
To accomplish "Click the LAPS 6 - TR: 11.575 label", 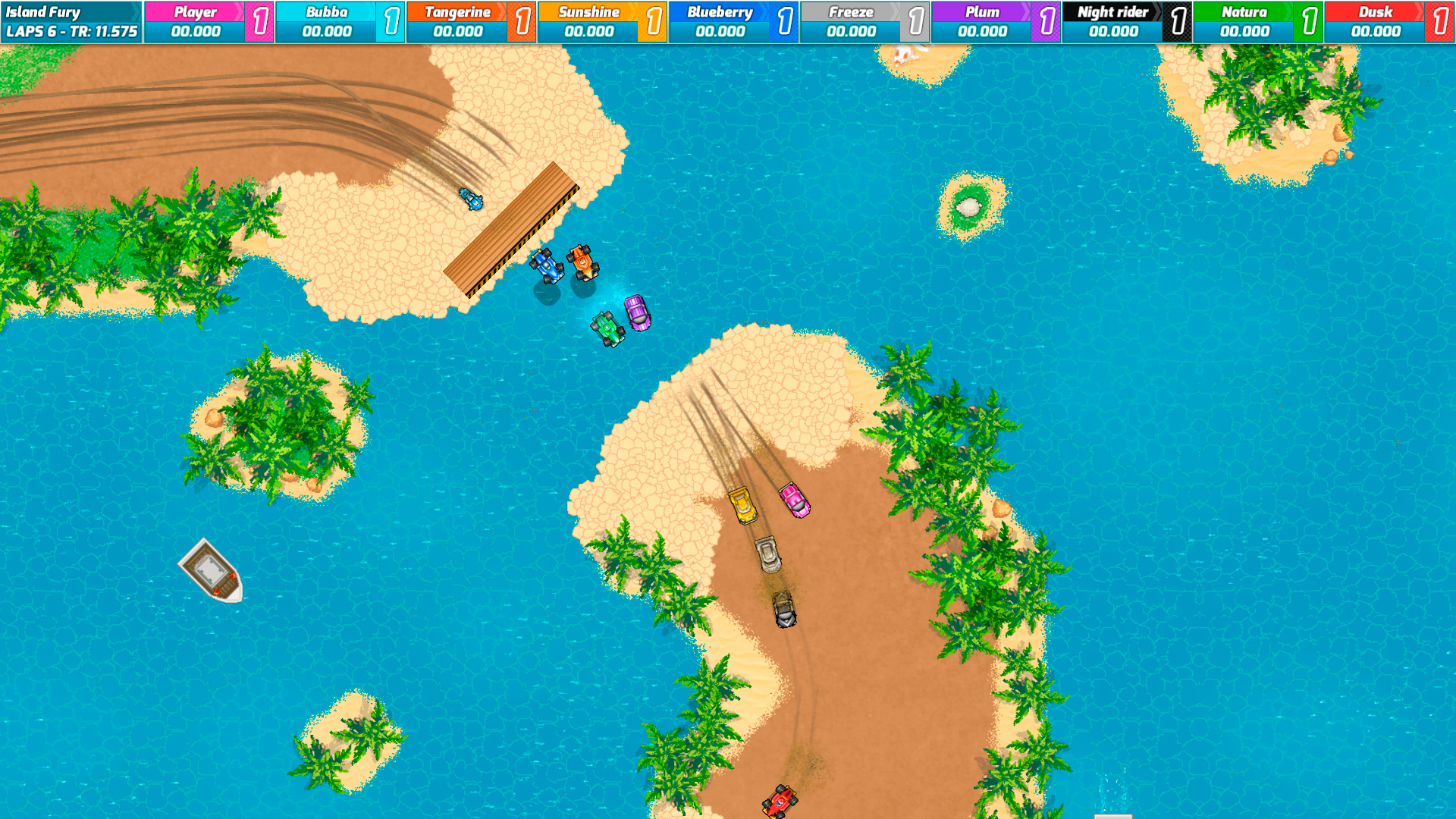I will pos(70,33).
